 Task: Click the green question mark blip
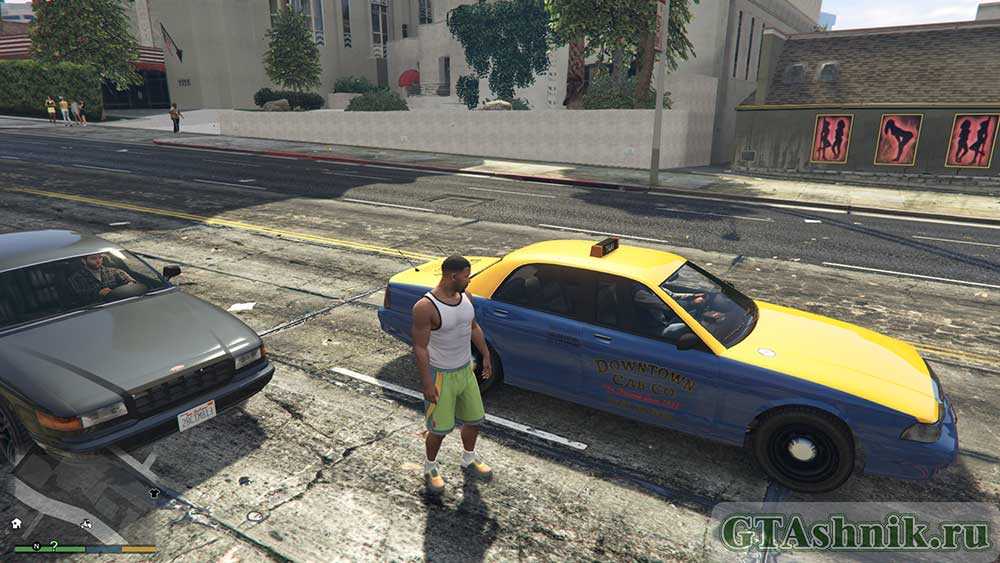(53, 545)
